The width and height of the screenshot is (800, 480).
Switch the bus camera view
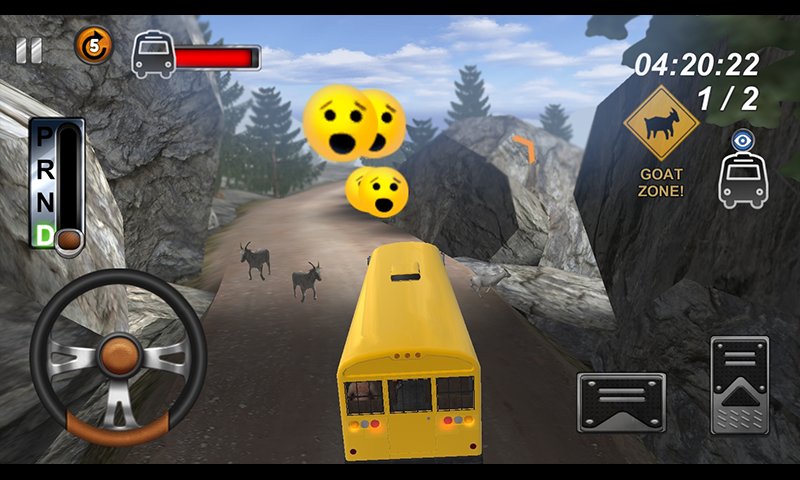[742, 170]
